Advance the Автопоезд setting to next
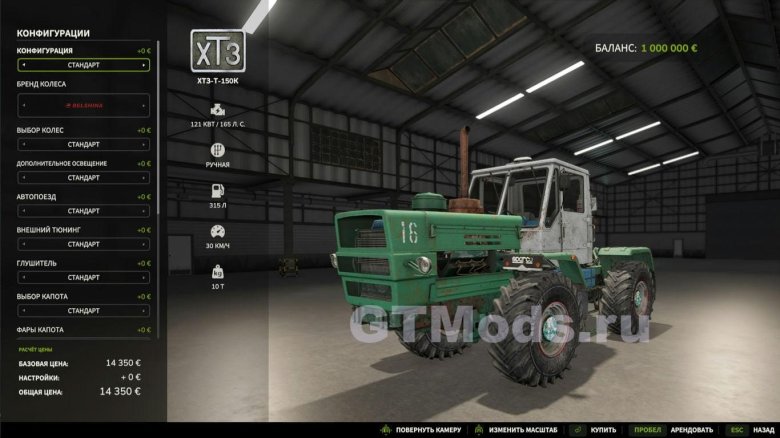The width and height of the screenshot is (780, 438). [x=144, y=211]
